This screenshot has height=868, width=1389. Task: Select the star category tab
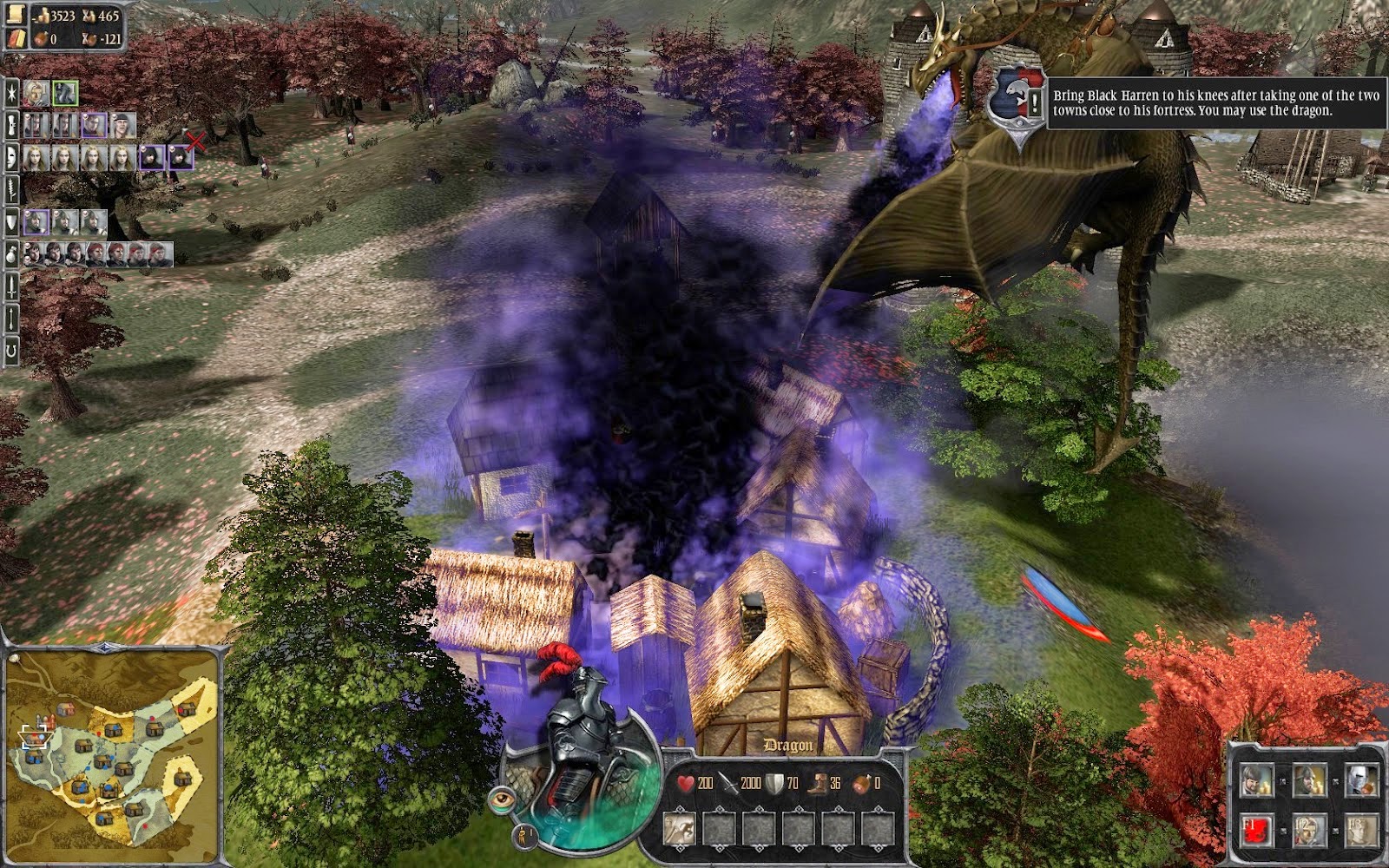[12, 92]
